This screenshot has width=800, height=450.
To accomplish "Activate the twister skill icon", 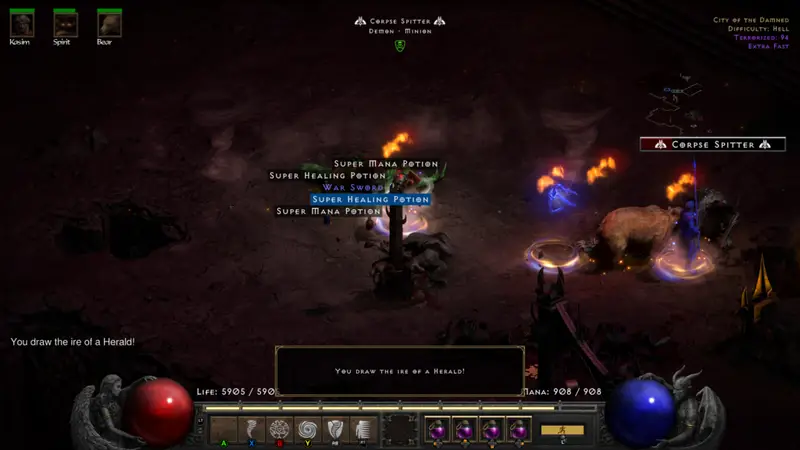I will [x=251, y=429].
